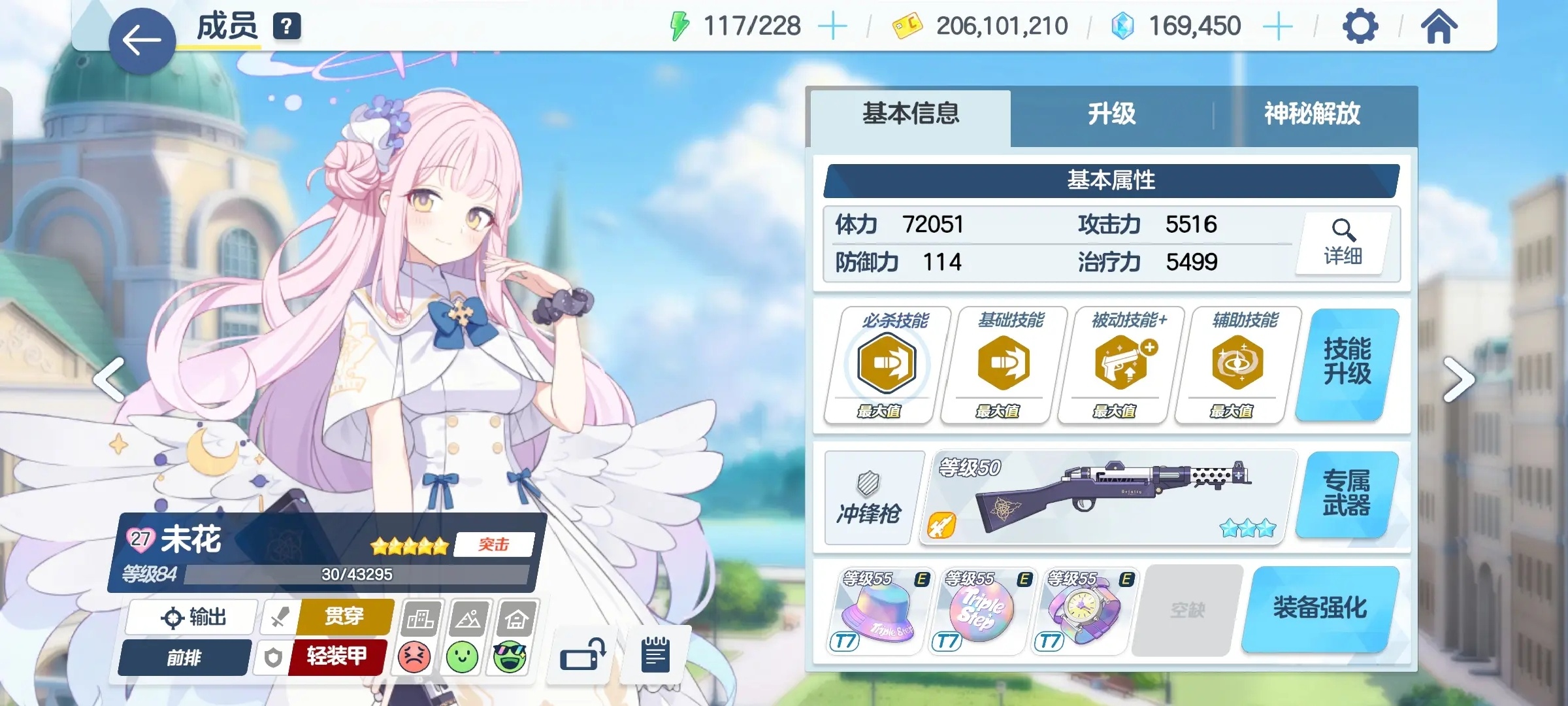Open the 专属武器 exclusive weapon button
1568x706 pixels.
[x=1346, y=494]
